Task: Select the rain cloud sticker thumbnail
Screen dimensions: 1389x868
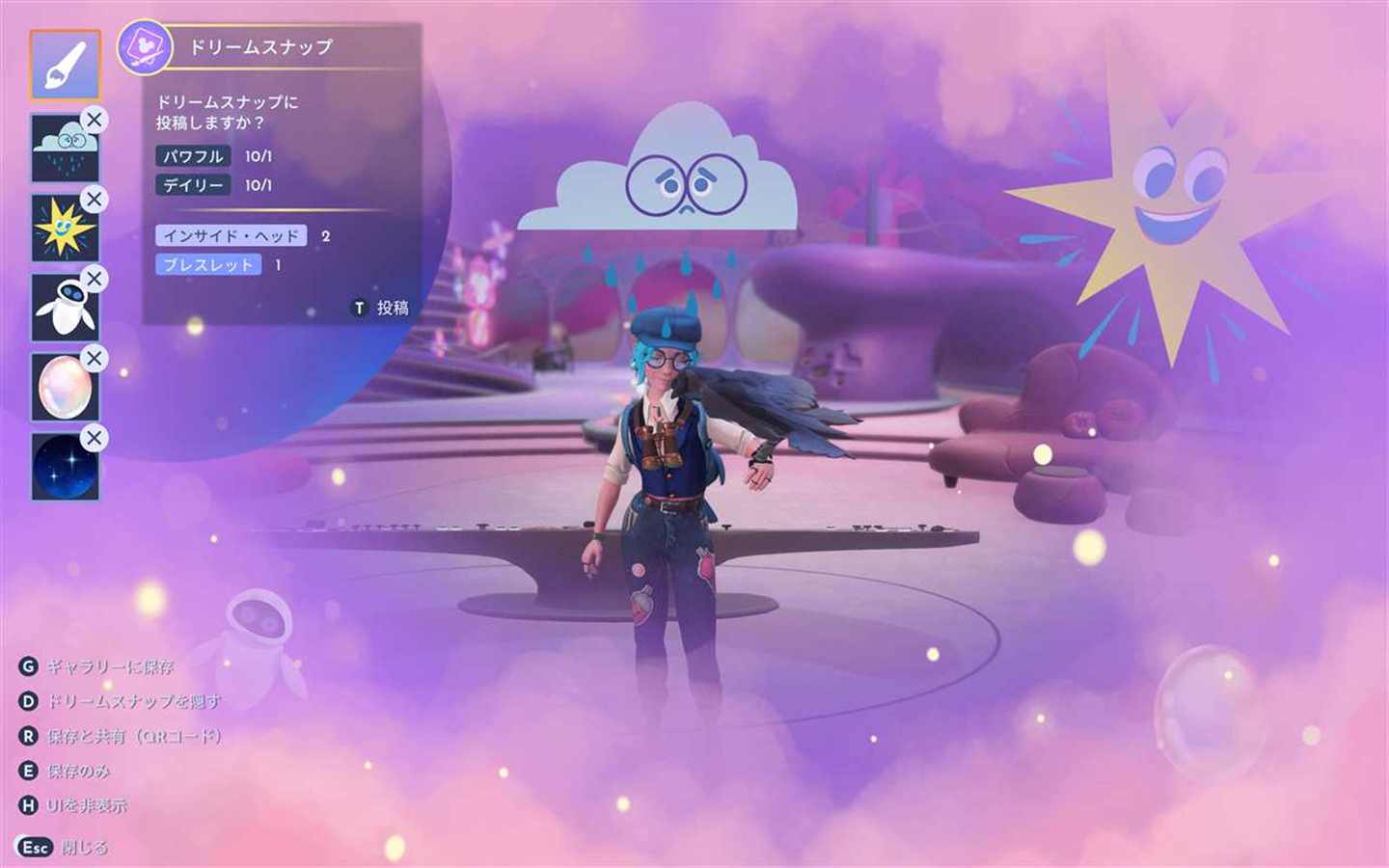Action: (x=64, y=149)
